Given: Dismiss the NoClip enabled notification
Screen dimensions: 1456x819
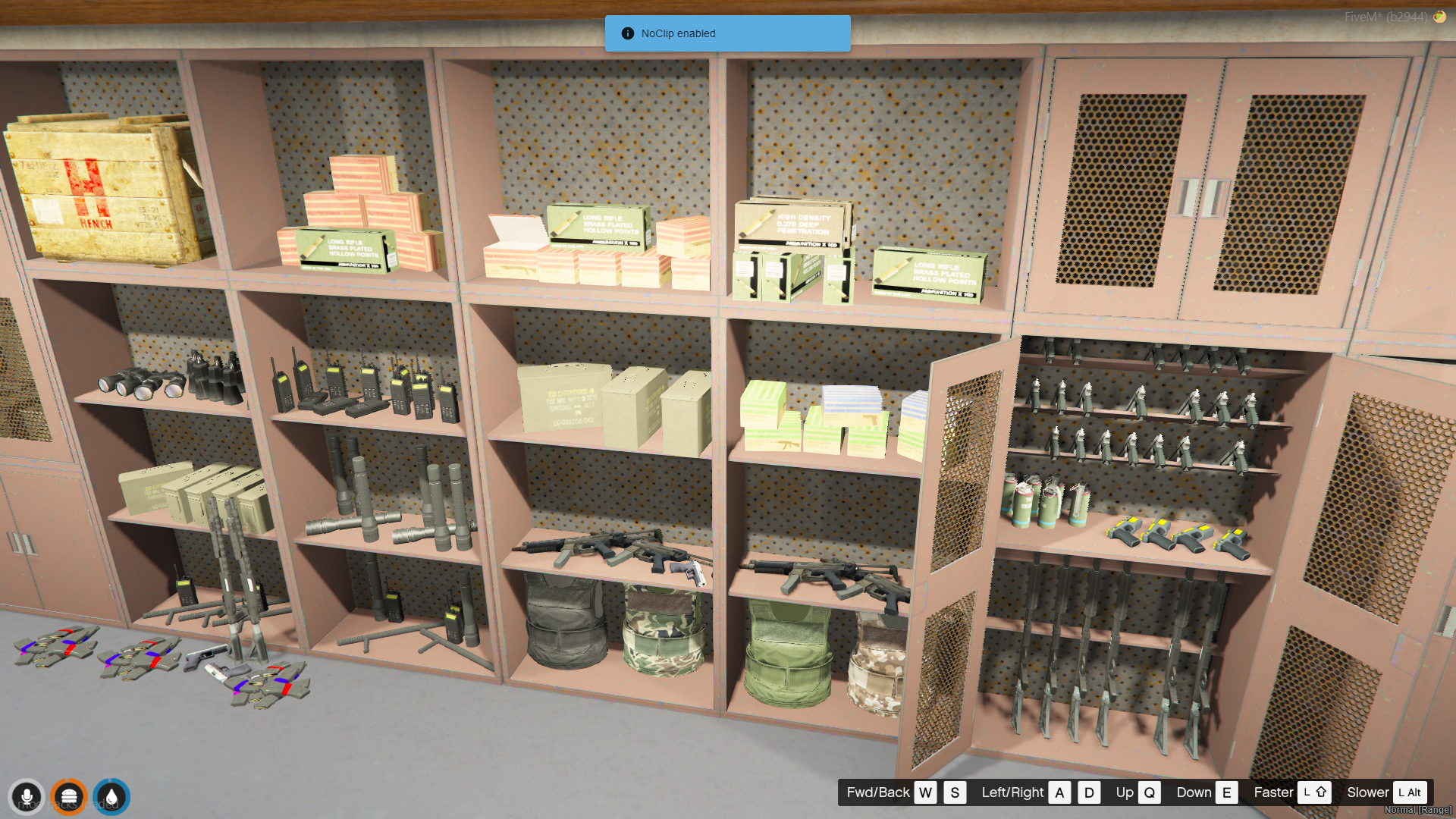Looking at the screenshot, I should [726, 33].
